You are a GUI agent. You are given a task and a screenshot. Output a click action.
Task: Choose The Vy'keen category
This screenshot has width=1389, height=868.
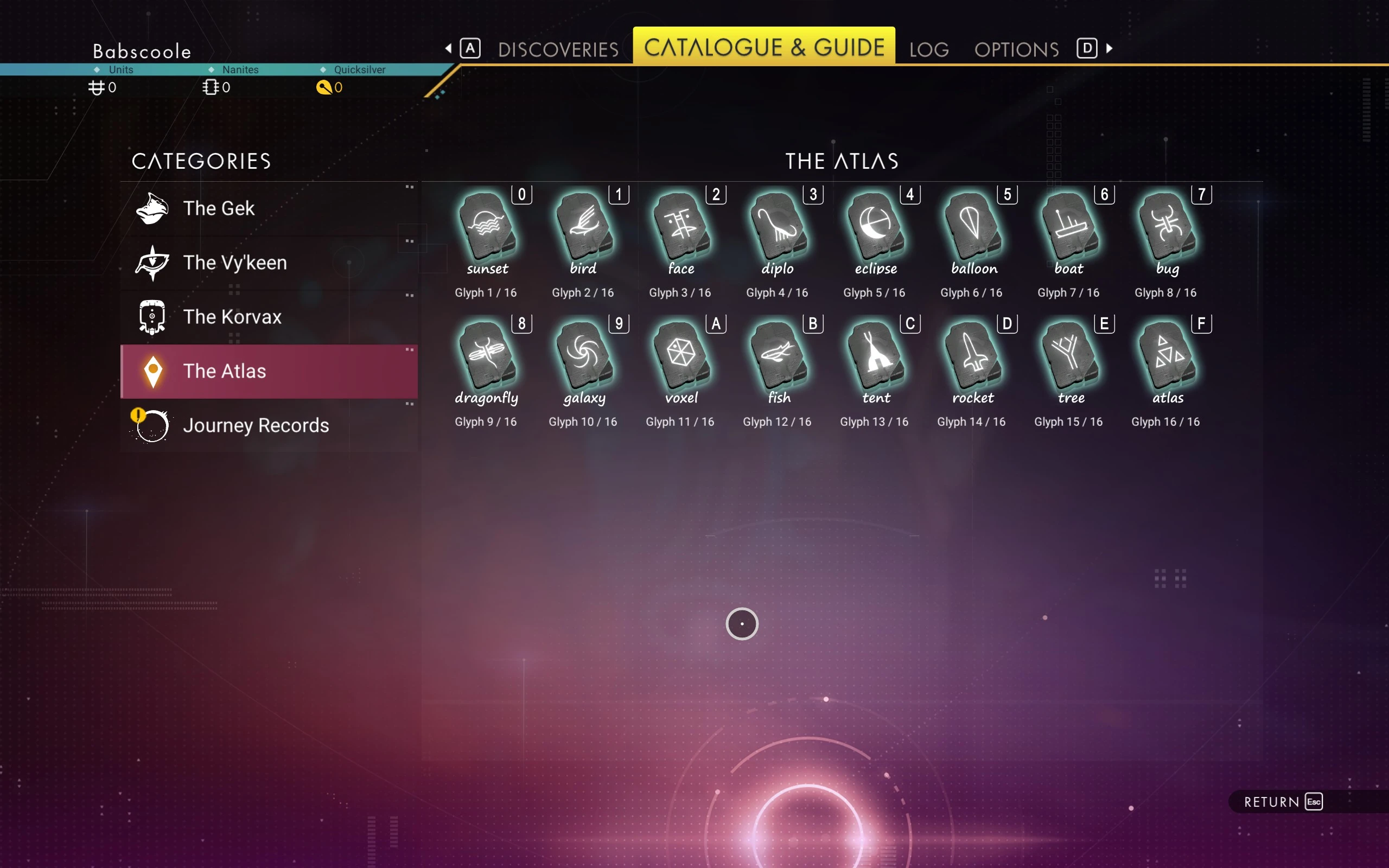pyautogui.click(x=269, y=263)
